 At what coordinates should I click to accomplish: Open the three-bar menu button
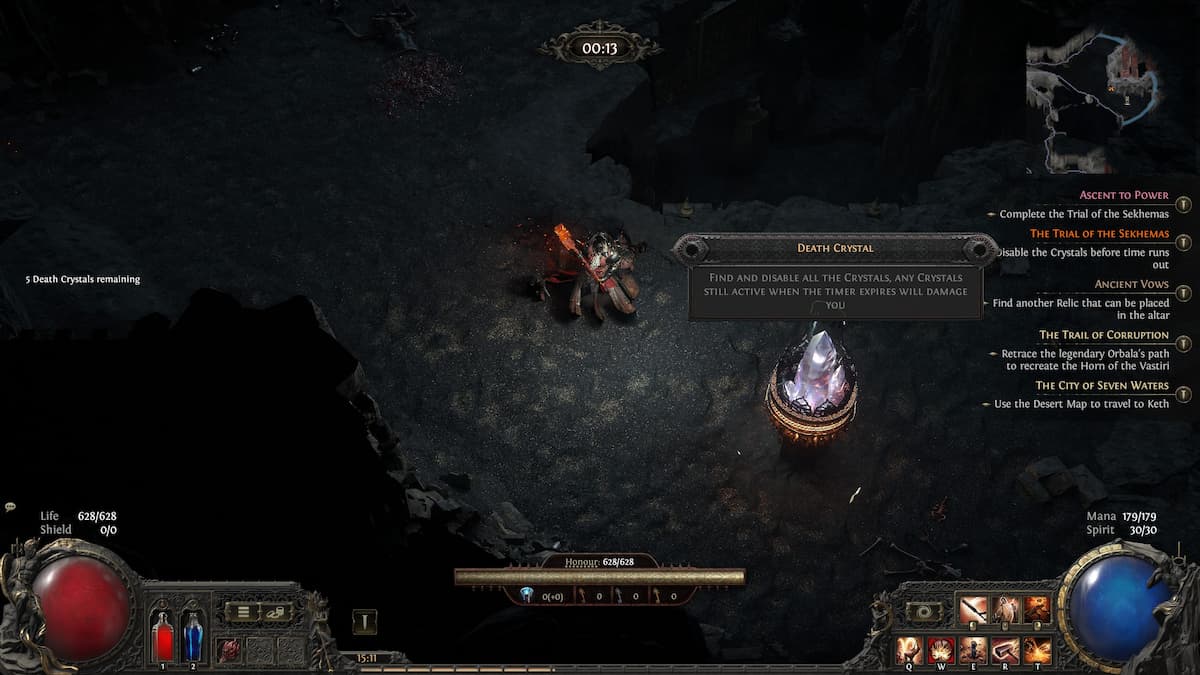[x=242, y=611]
